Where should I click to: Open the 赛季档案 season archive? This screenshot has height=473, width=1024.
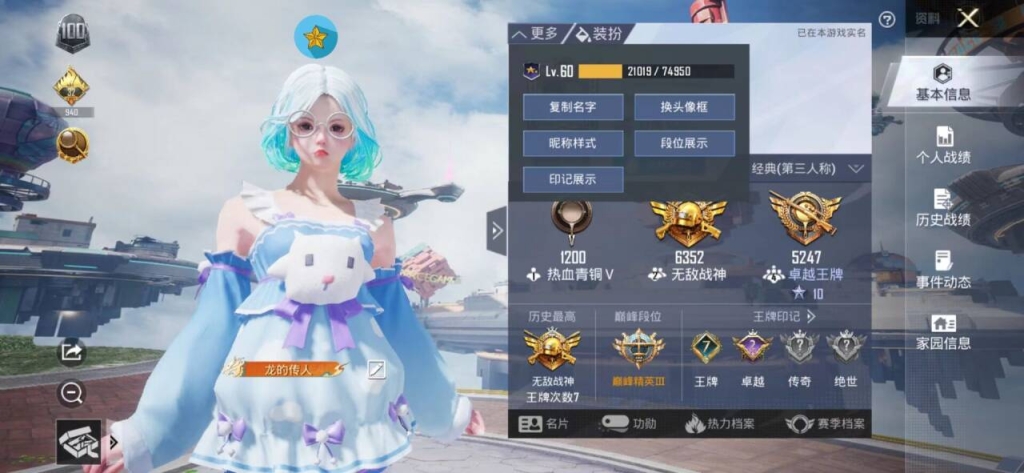[x=826, y=424]
